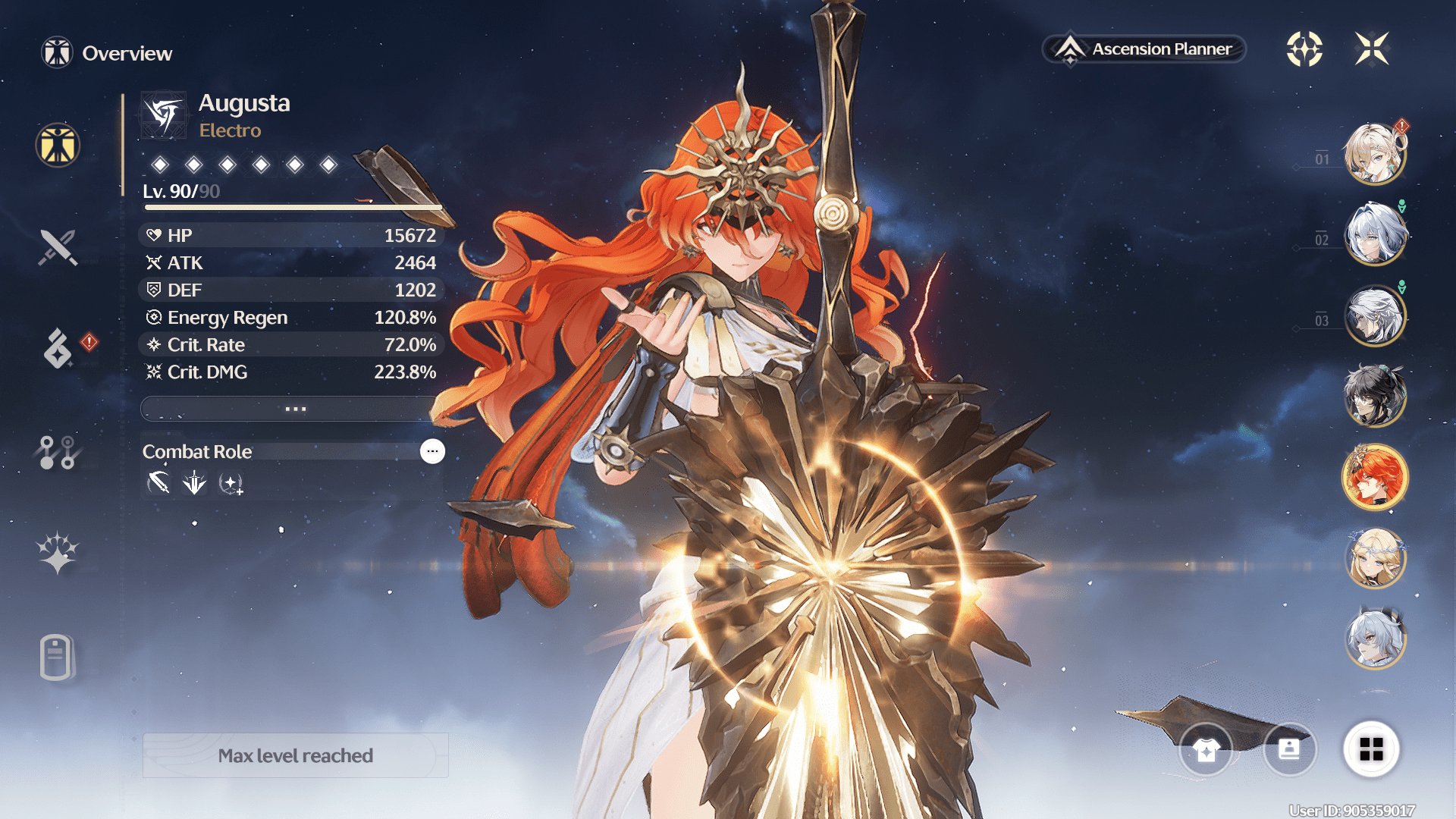The height and width of the screenshot is (819, 1456).
Task: Open the Ascension Planner
Action: (x=1144, y=49)
